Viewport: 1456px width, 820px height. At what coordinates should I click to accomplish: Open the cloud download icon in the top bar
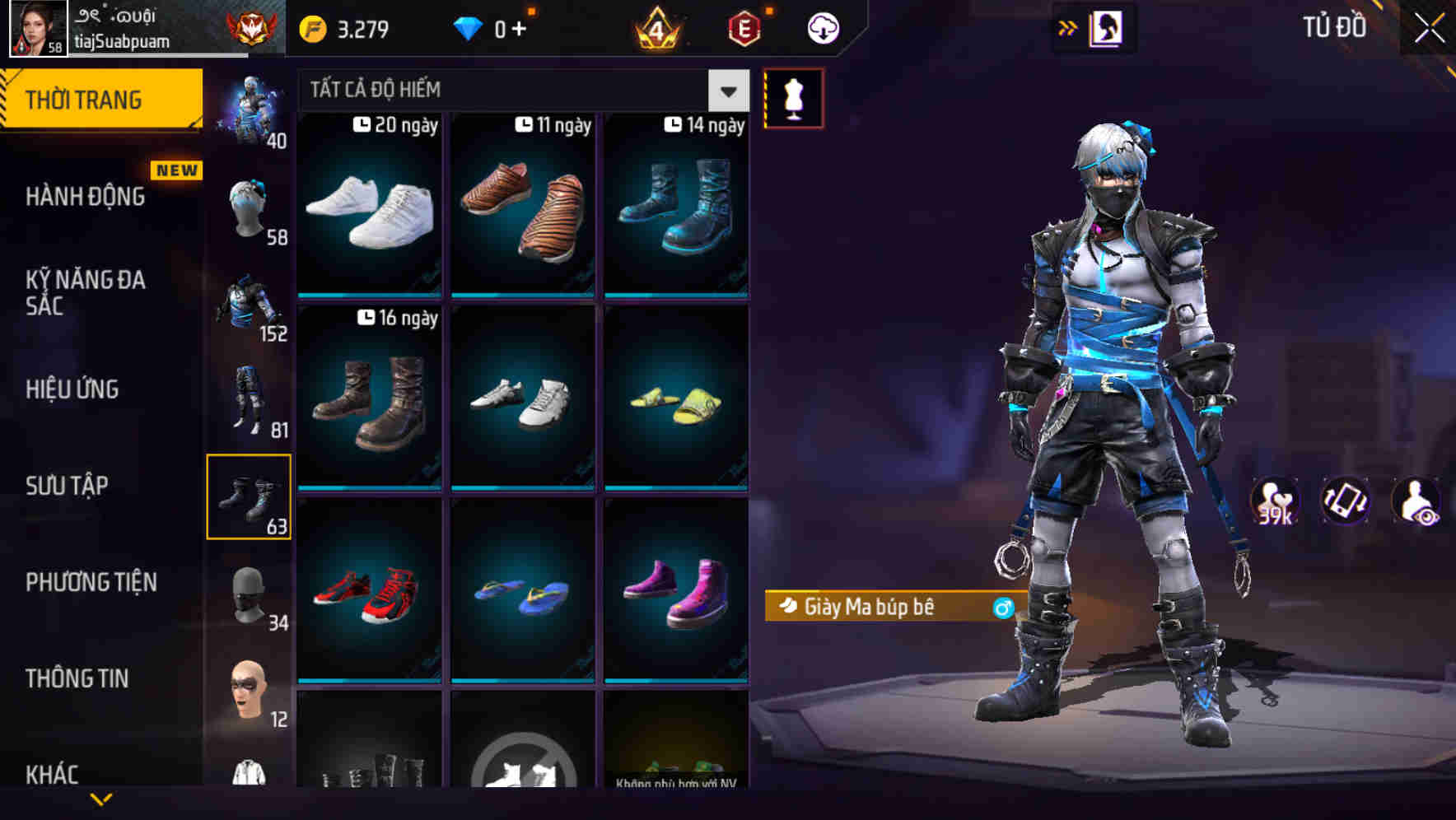[822, 27]
